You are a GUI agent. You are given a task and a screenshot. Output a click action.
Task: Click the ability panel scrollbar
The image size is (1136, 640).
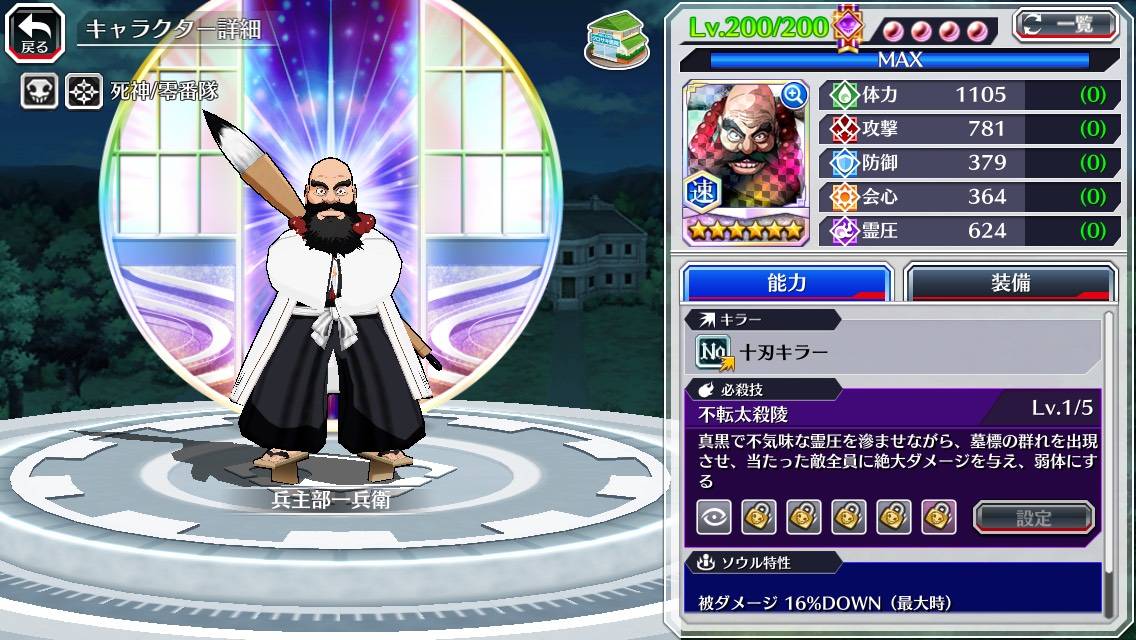(1108, 460)
